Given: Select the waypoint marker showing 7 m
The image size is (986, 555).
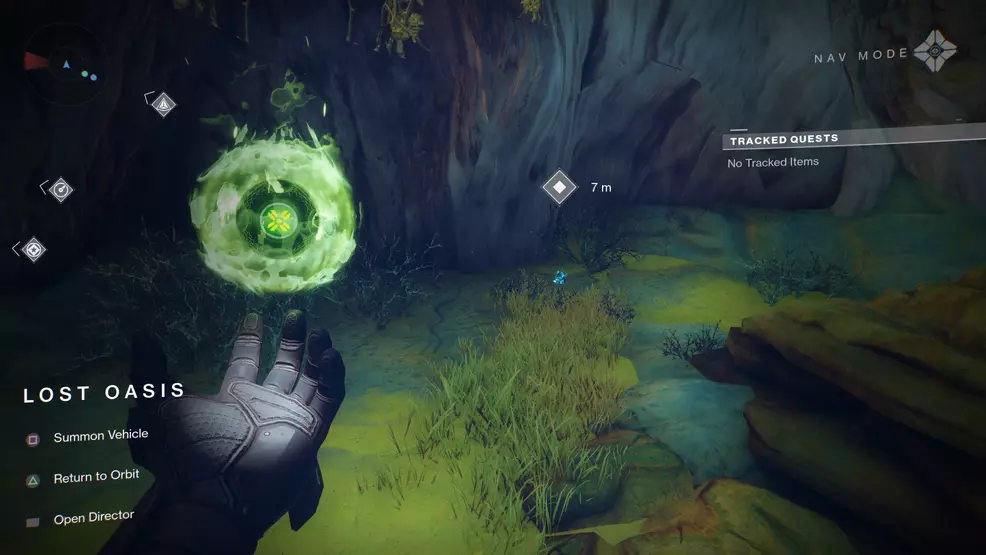Looking at the screenshot, I should pyautogui.click(x=559, y=187).
